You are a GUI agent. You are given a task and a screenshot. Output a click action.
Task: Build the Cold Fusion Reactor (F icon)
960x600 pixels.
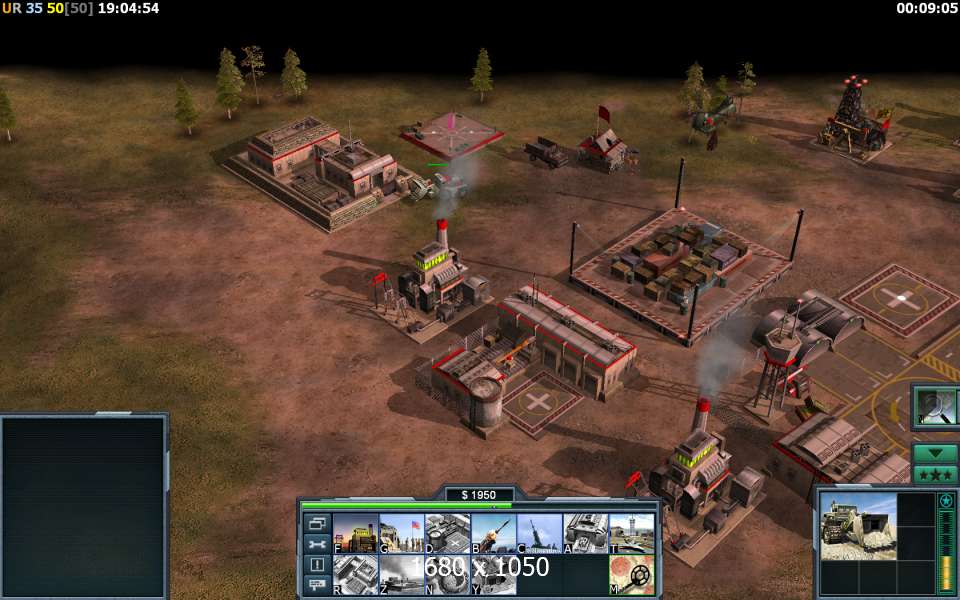click(x=355, y=533)
